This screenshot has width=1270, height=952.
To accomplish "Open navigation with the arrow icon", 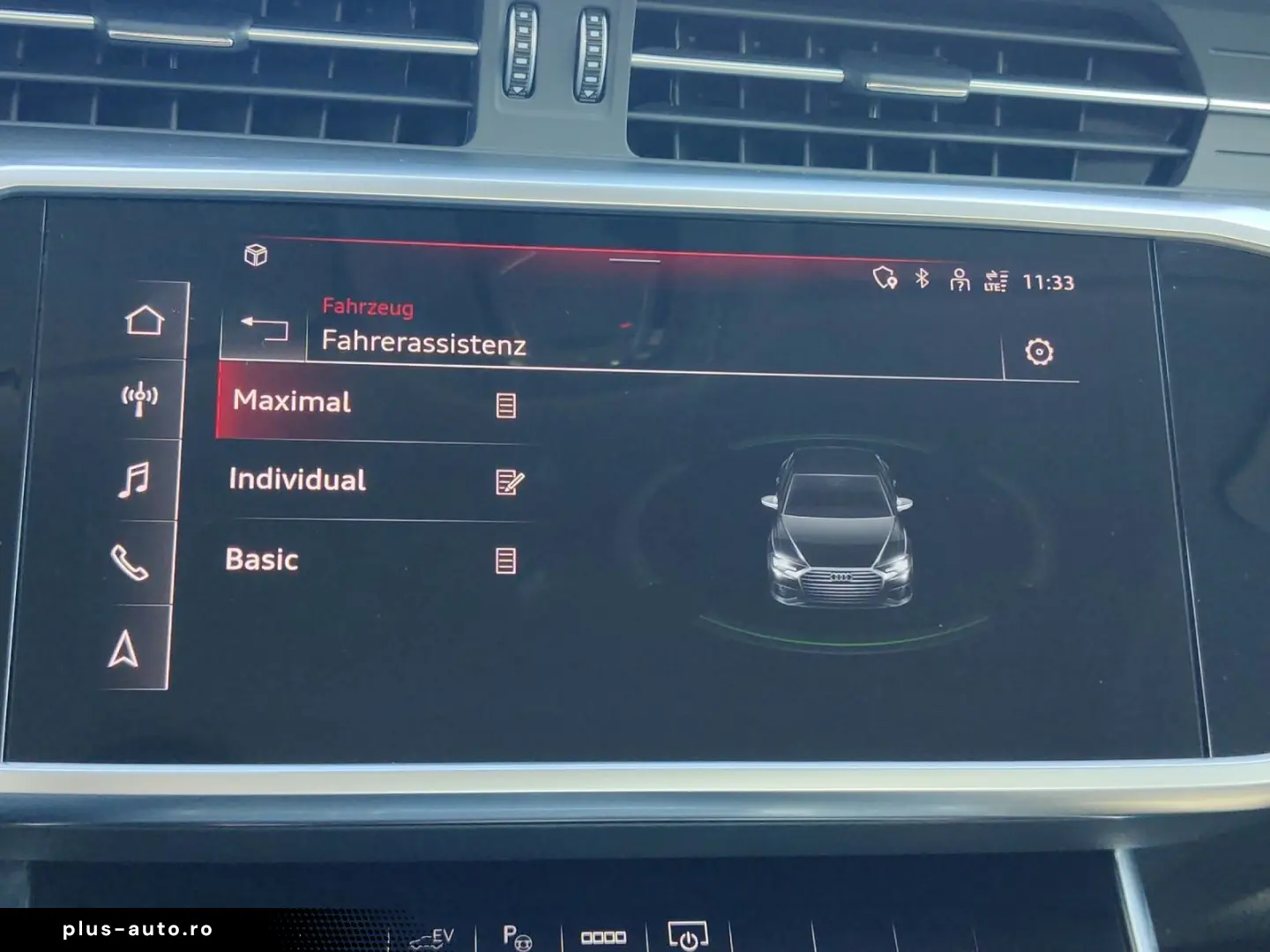I will coord(123,650).
